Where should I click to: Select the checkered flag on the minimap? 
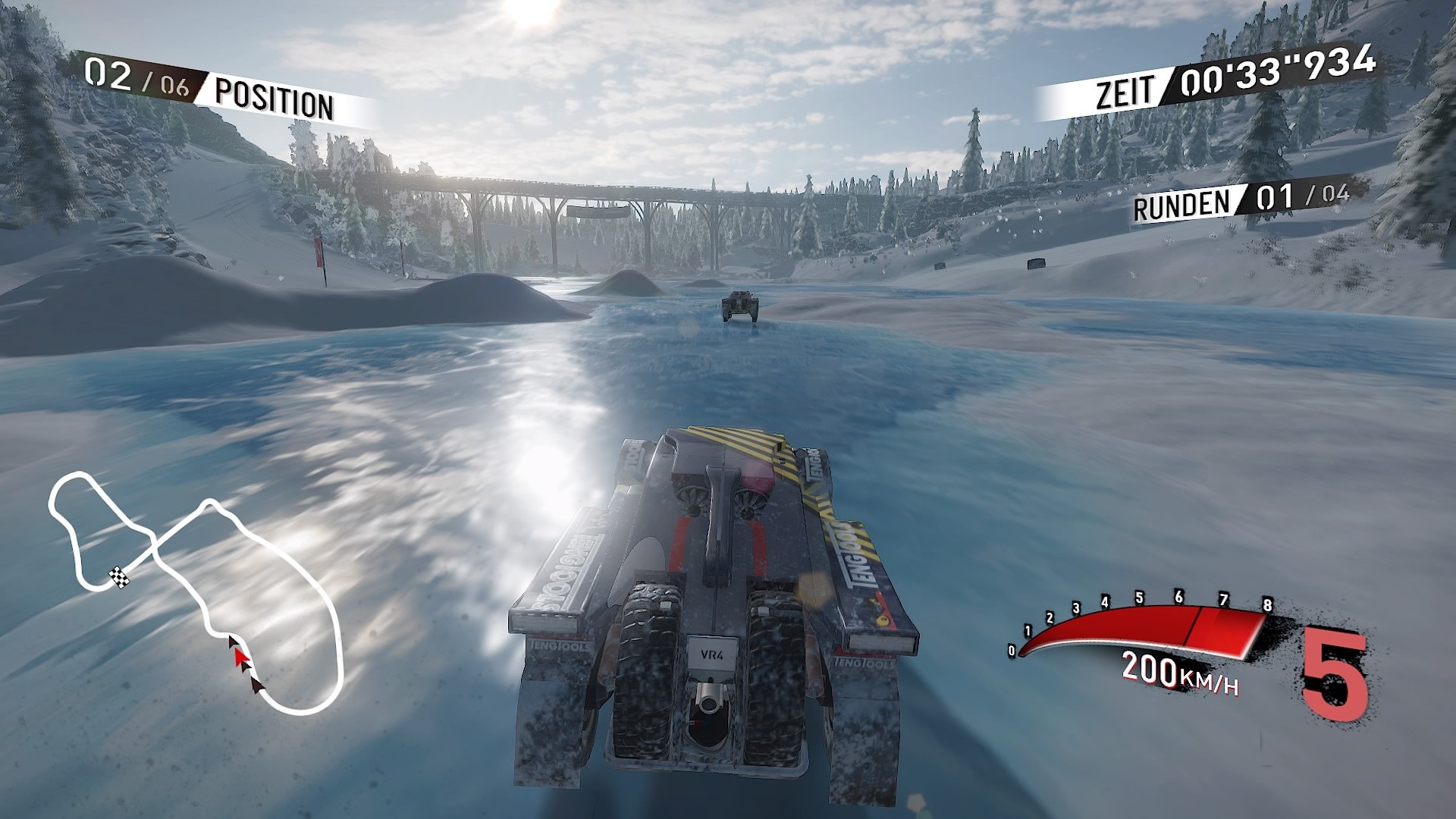click(118, 578)
